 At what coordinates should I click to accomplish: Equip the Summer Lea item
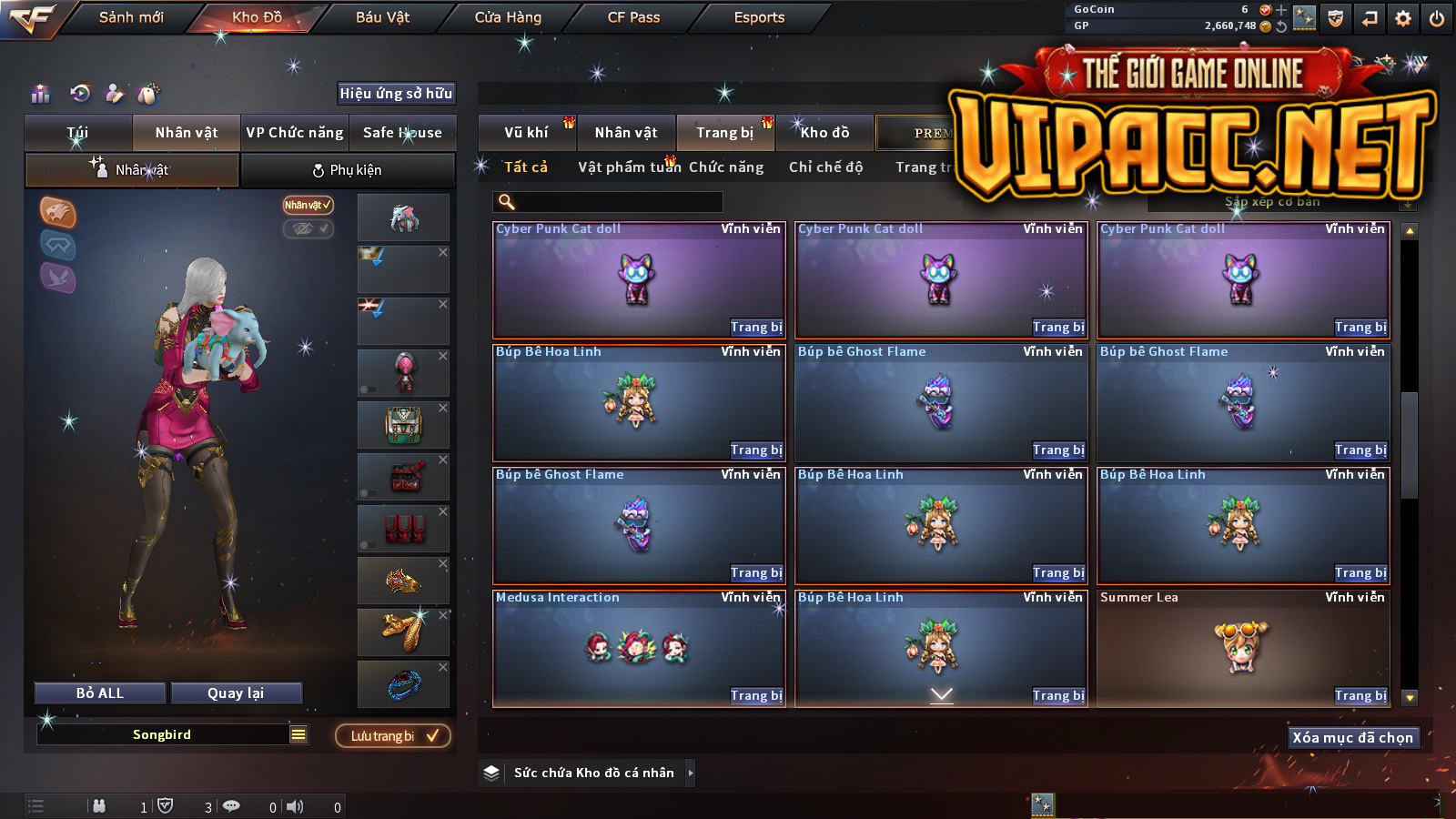(1360, 696)
